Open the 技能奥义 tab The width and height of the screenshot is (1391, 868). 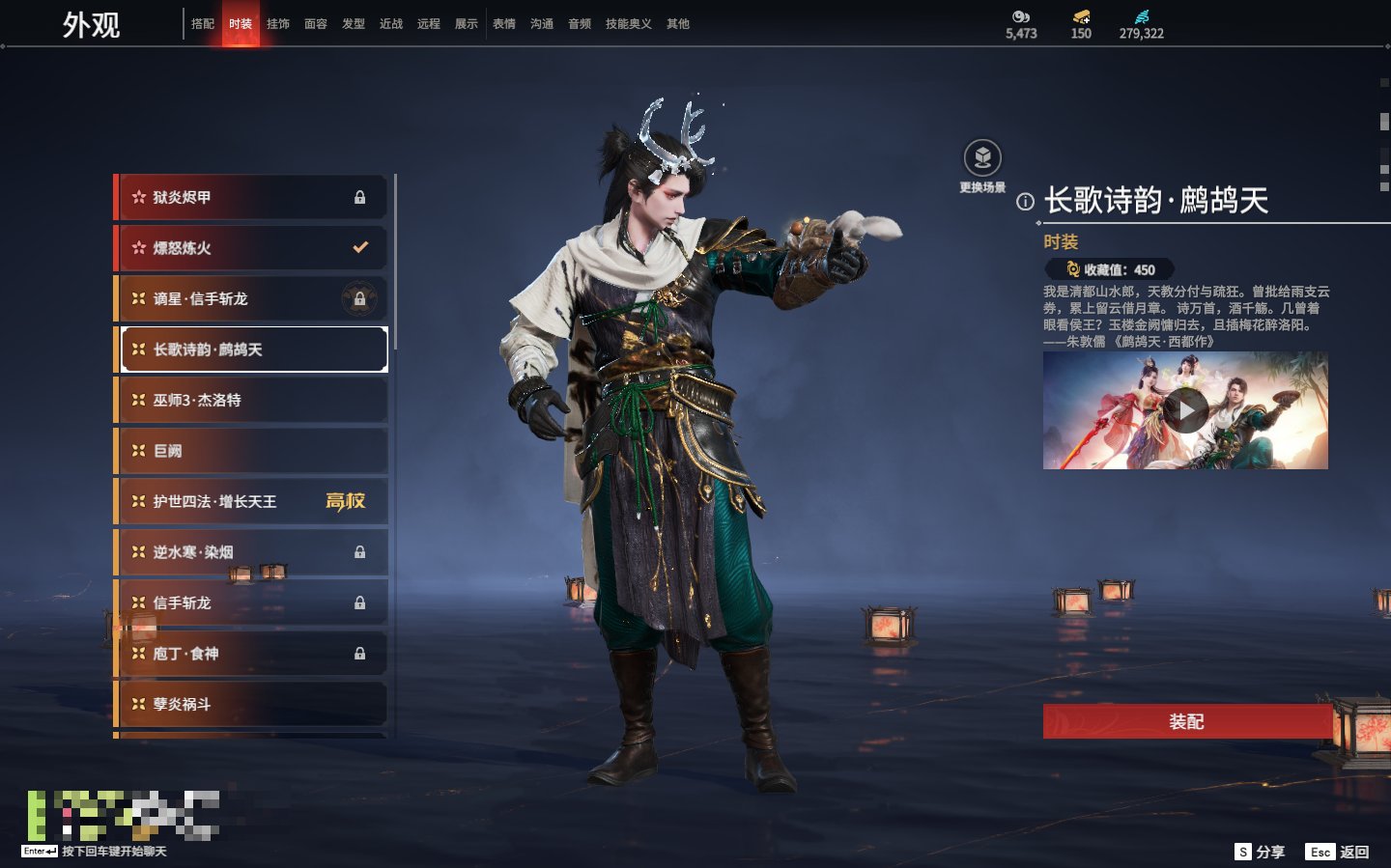click(628, 24)
